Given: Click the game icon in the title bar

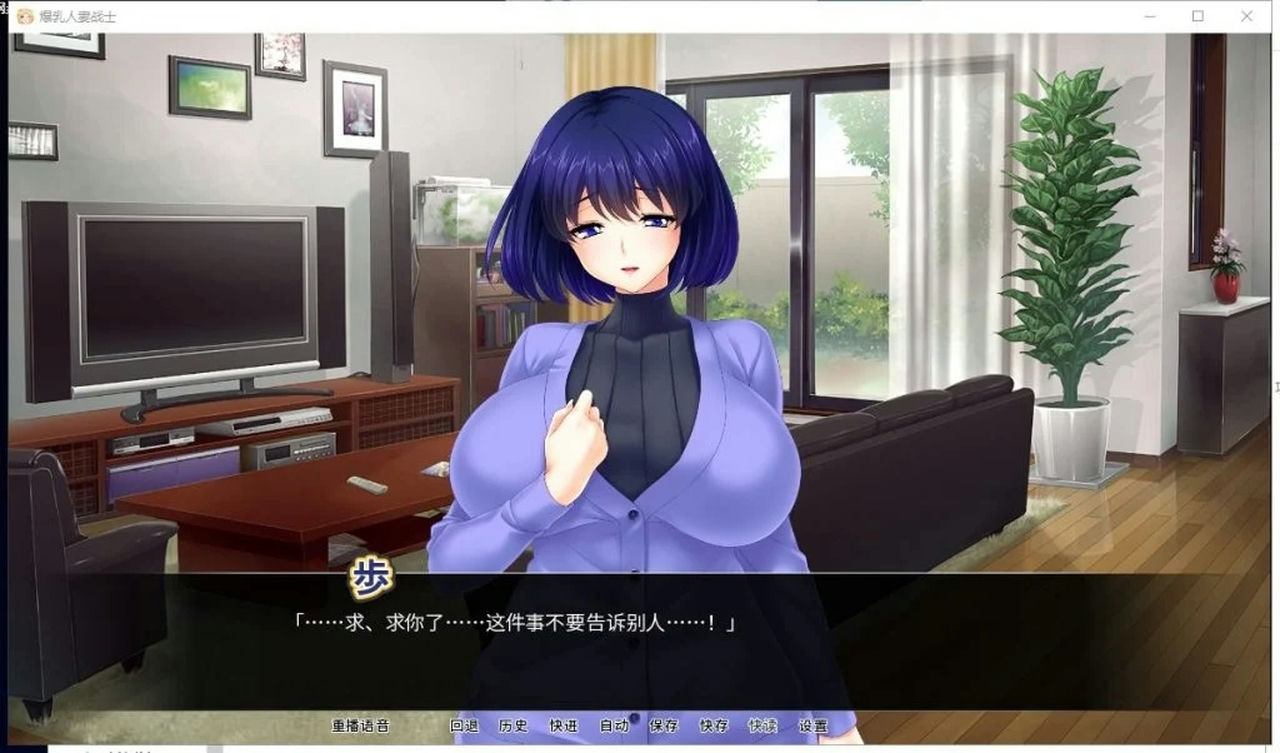Looking at the screenshot, I should pos(24,16).
